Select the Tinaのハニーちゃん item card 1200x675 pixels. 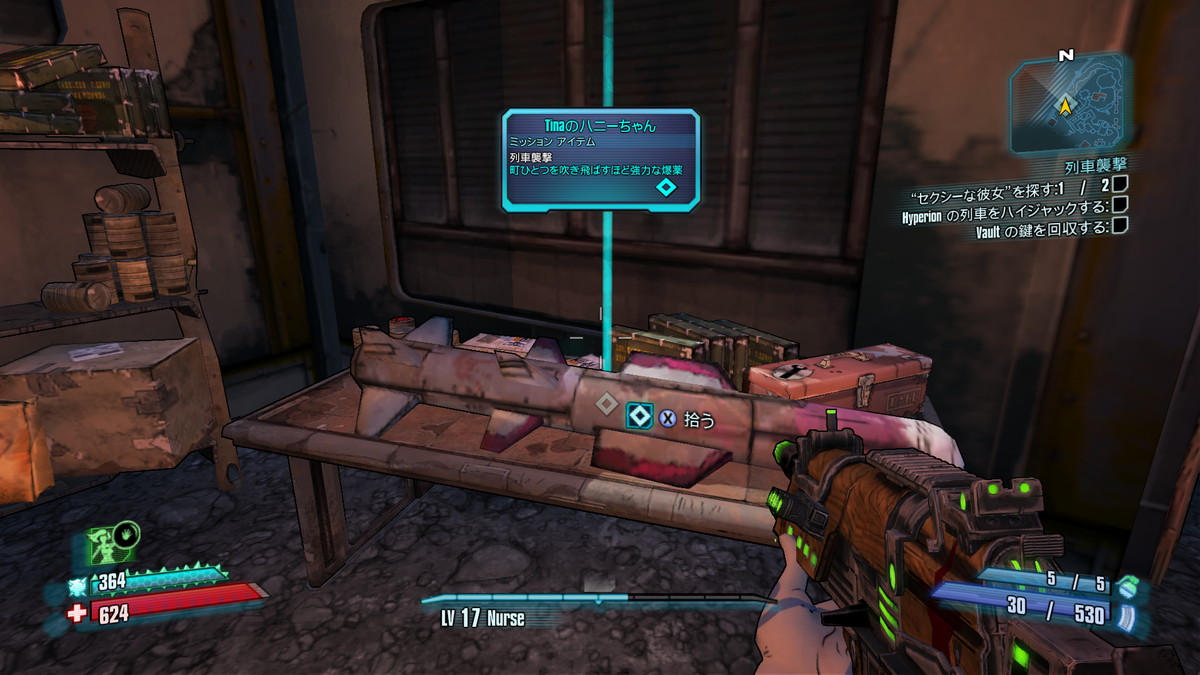[x=600, y=158]
